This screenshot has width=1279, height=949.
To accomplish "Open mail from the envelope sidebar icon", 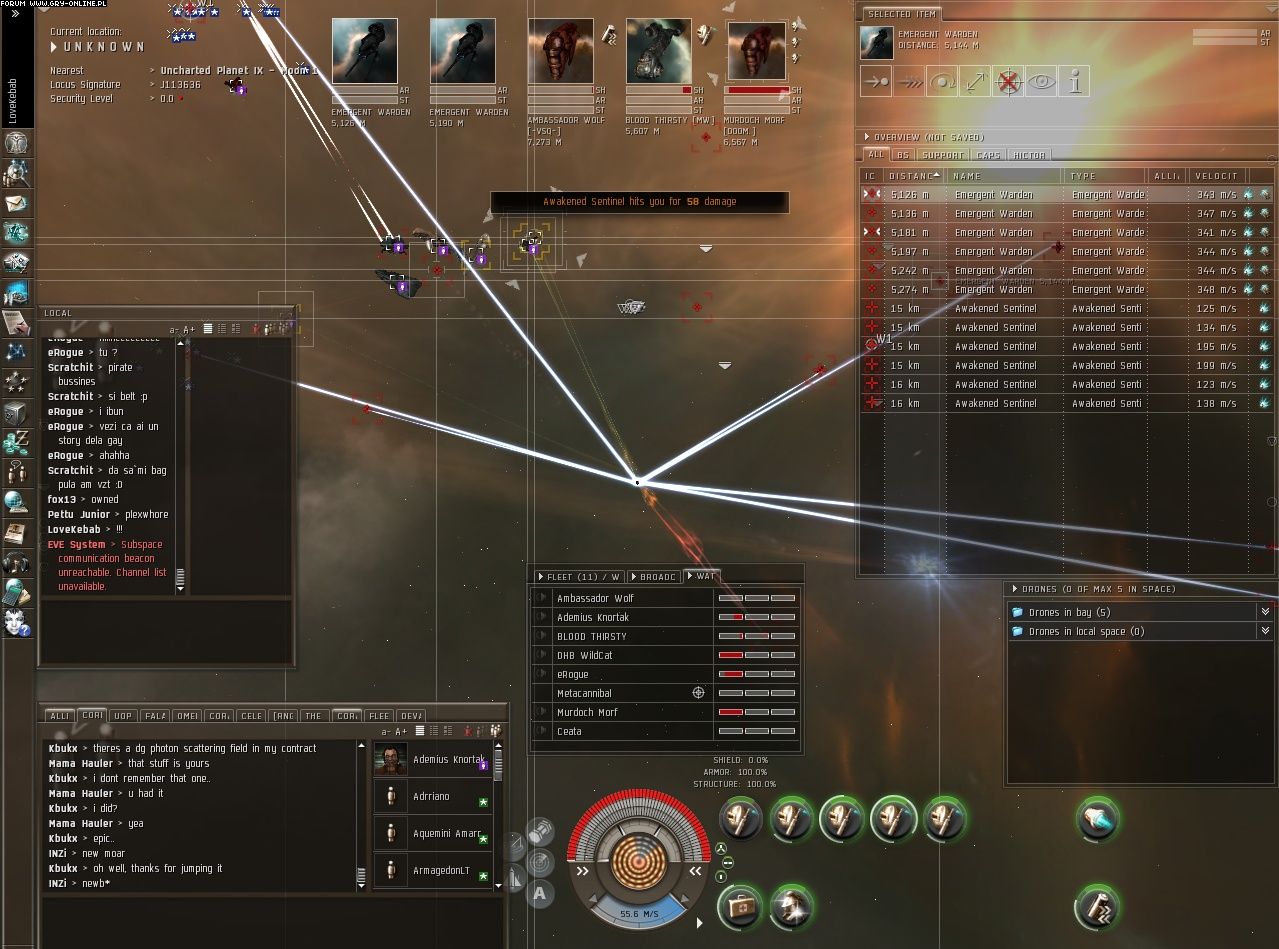I will (17, 203).
